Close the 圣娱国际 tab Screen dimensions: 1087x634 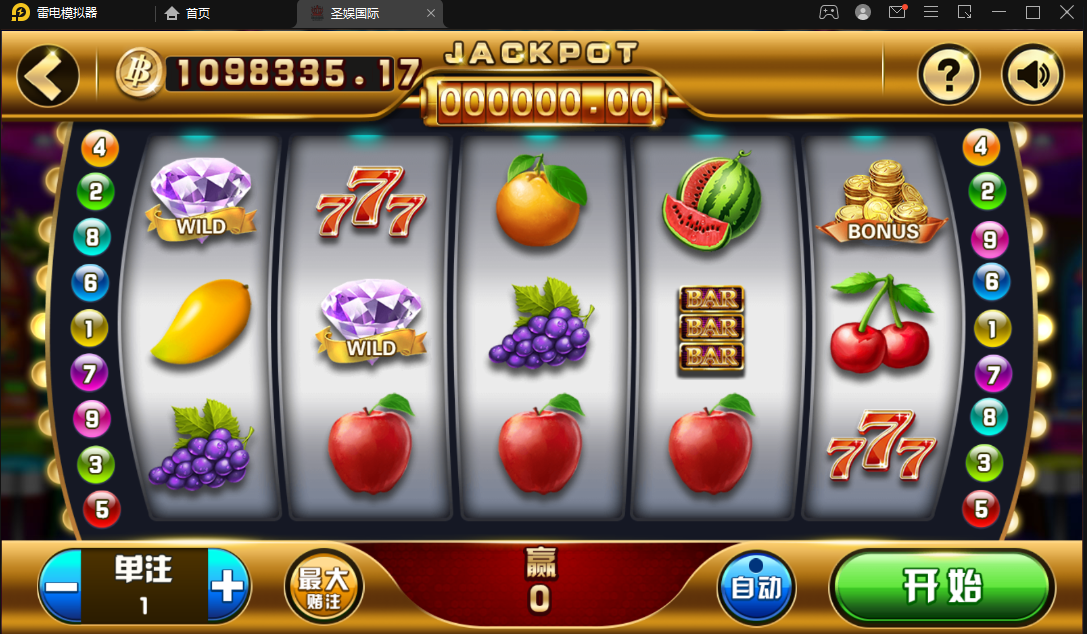(x=431, y=13)
